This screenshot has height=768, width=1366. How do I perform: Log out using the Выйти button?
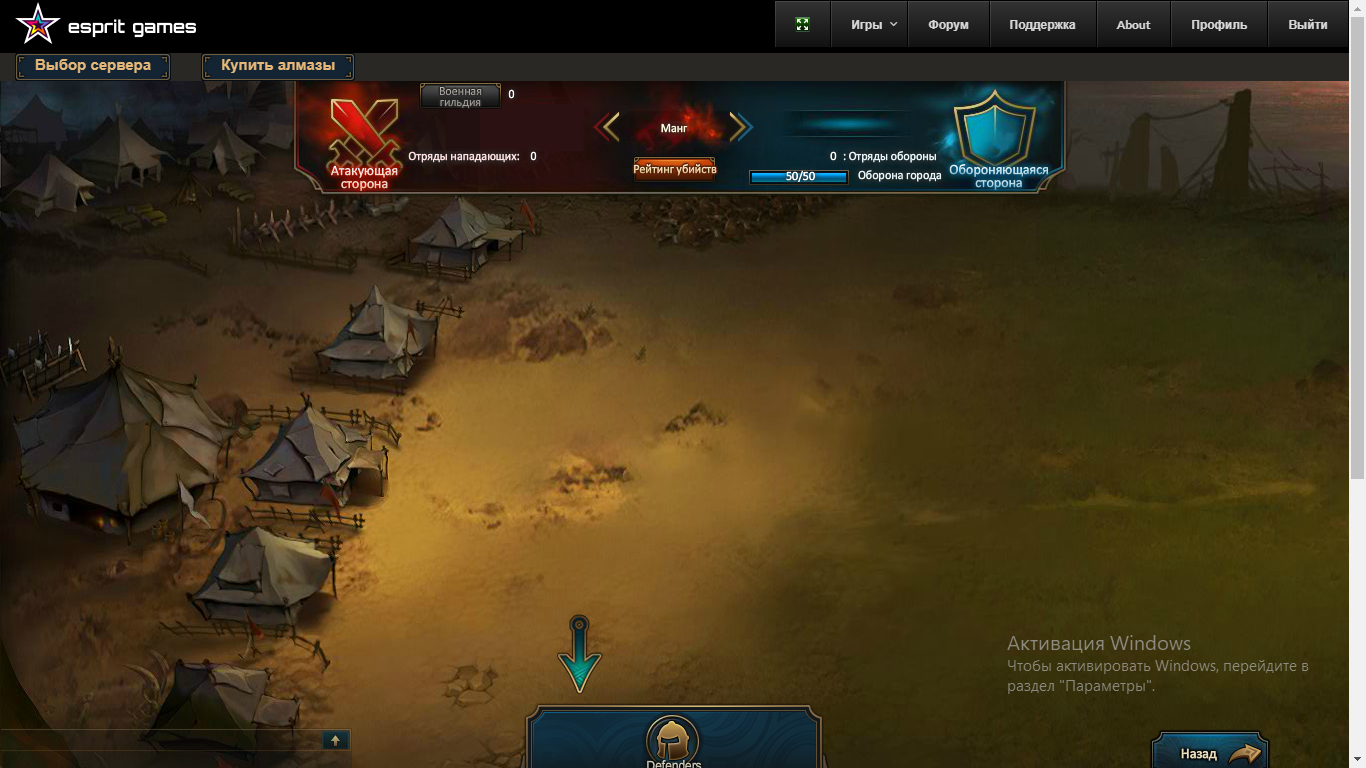pos(1308,25)
